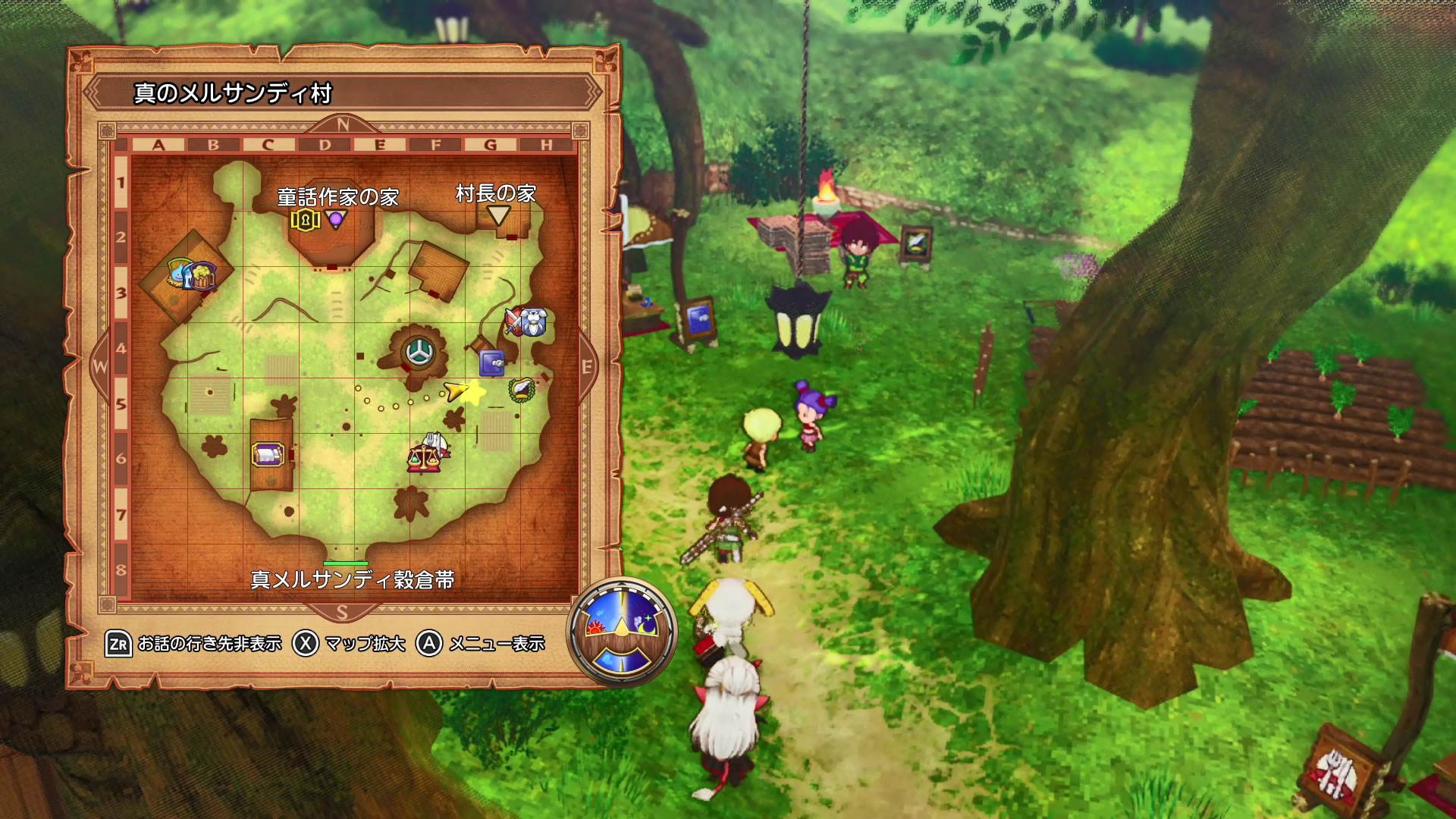Screen dimensions: 1456x819
Task: Click the yellow arrow player position marker
Action: point(456,391)
